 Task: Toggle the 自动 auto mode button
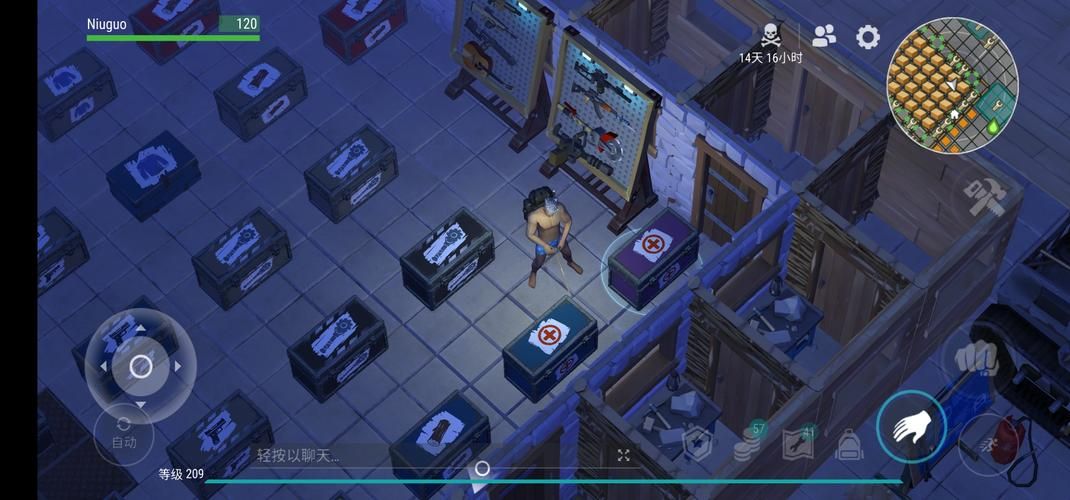(x=124, y=433)
